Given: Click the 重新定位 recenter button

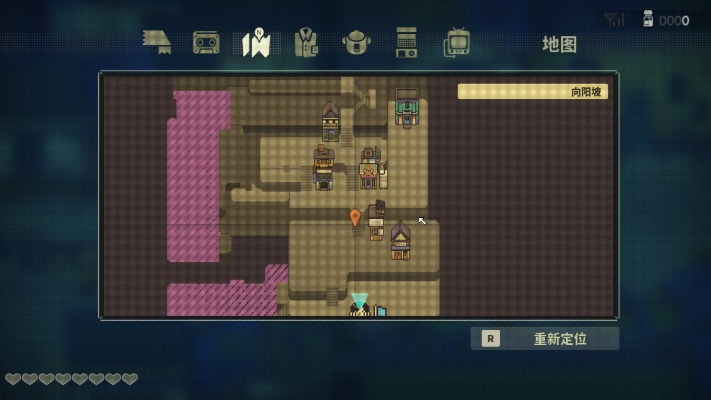Looking at the screenshot, I should click(x=545, y=338).
